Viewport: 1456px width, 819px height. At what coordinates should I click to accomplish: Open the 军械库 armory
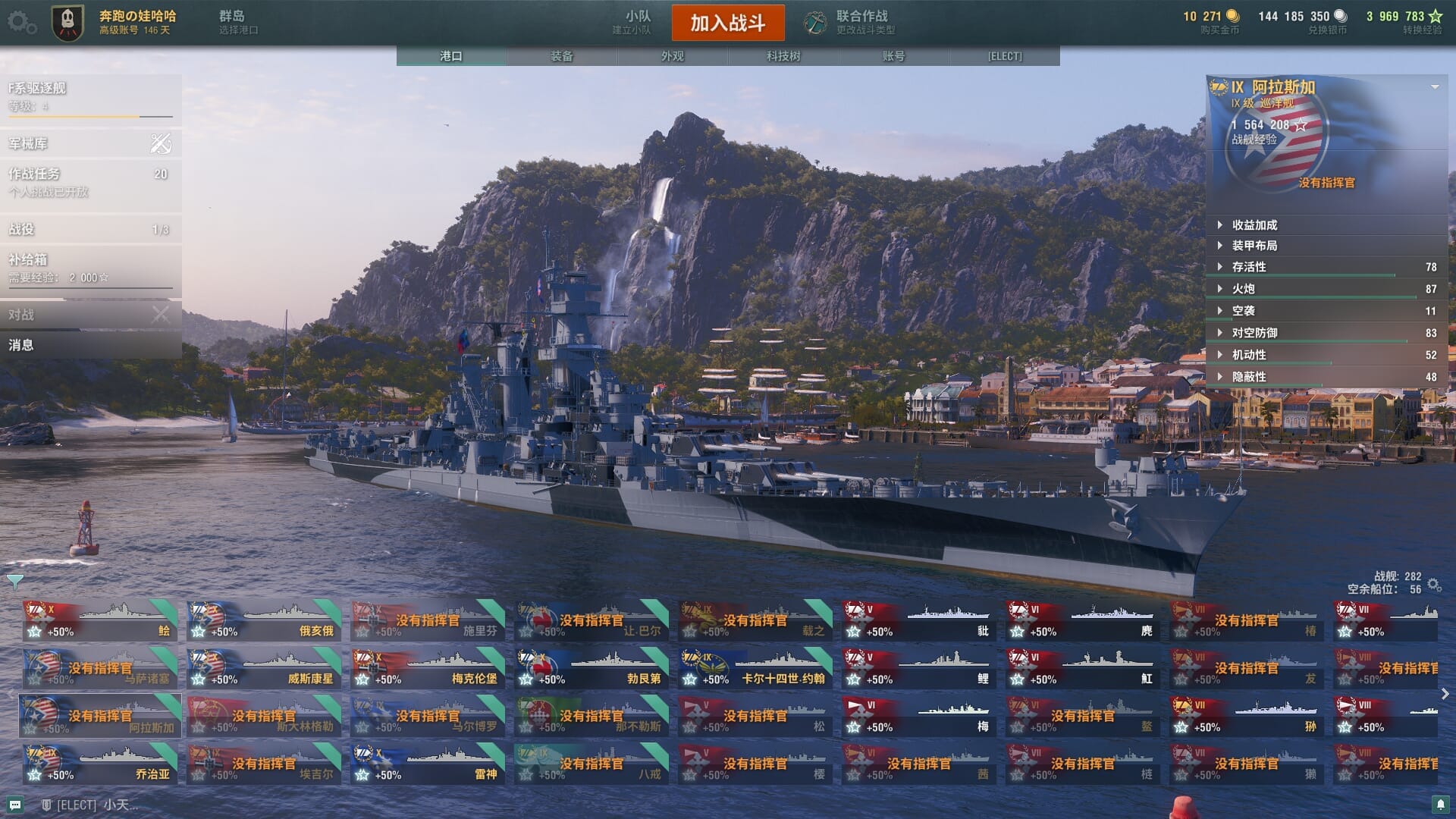pos(89,143)
